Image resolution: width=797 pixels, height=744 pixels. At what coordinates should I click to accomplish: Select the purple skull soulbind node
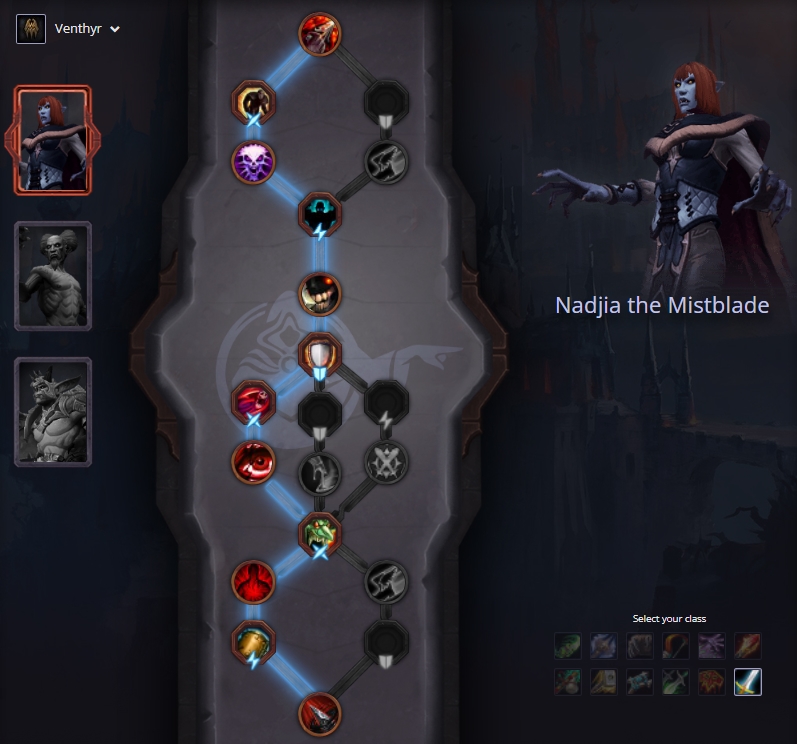(253, 161)
